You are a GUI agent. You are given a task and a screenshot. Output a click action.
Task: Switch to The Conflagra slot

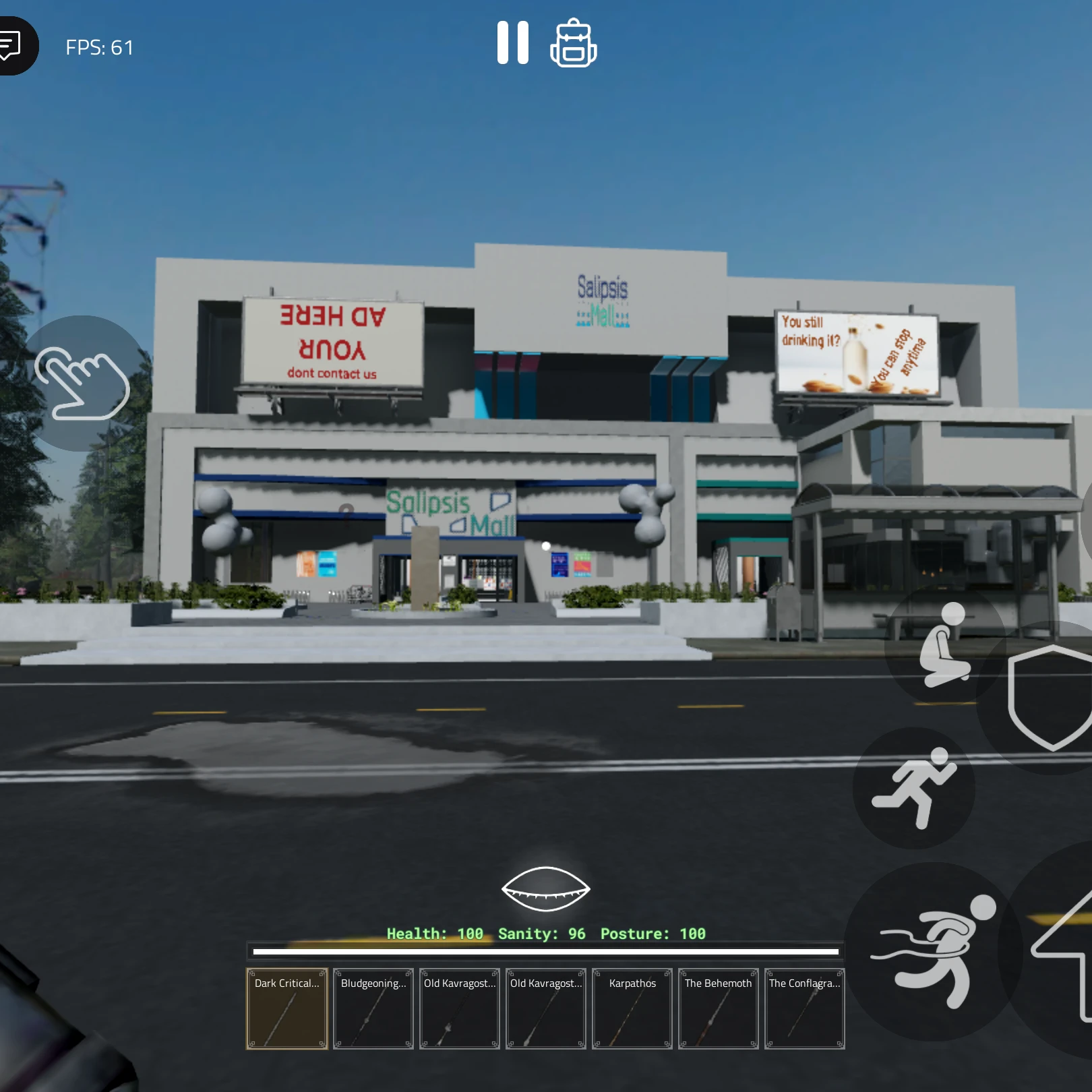(x=805, y=1008)
